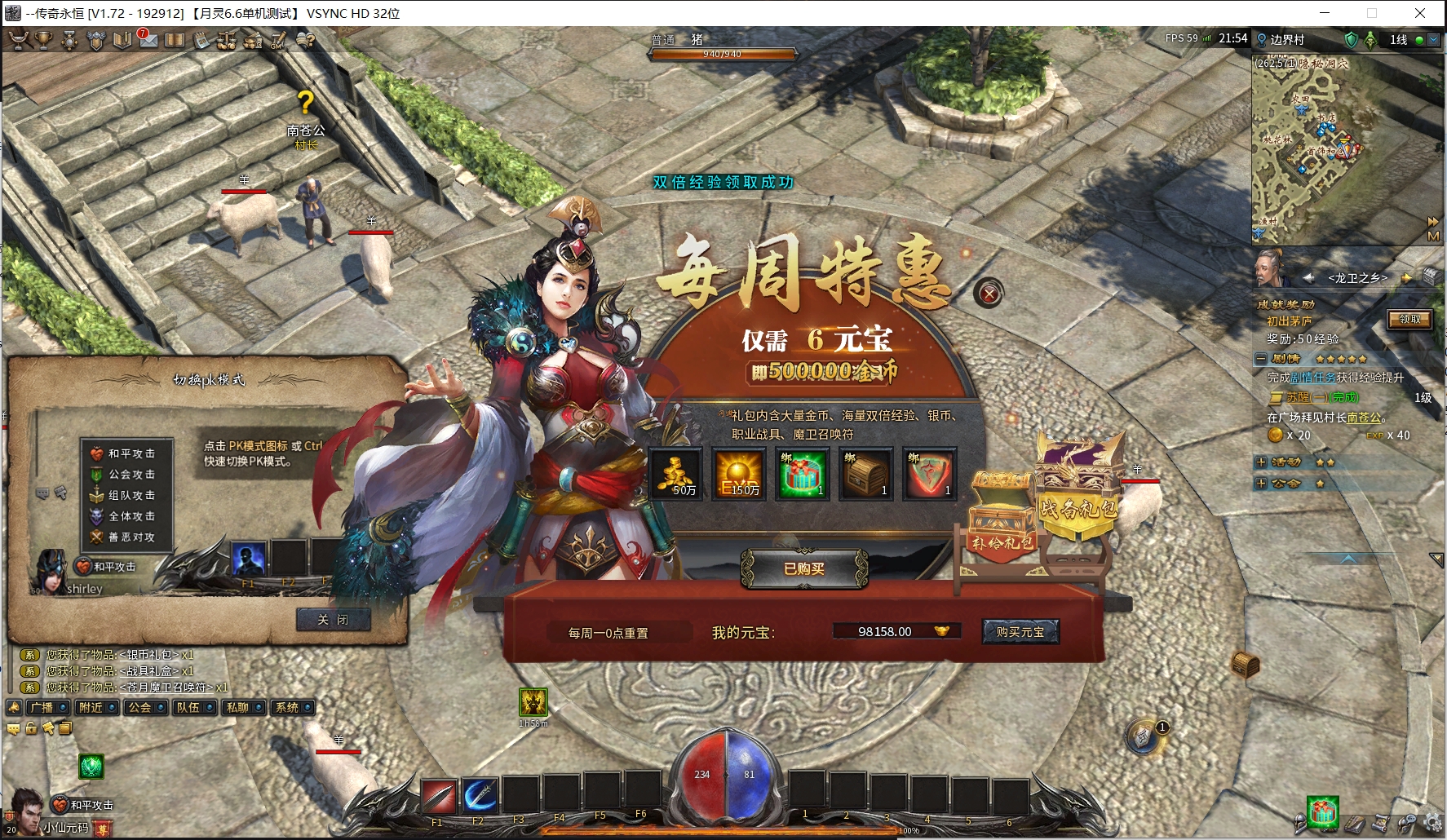1447x840 pixels.
Task: Claim the 初出茅庐 achievement with 领取
Action: tap(1409, 320)
